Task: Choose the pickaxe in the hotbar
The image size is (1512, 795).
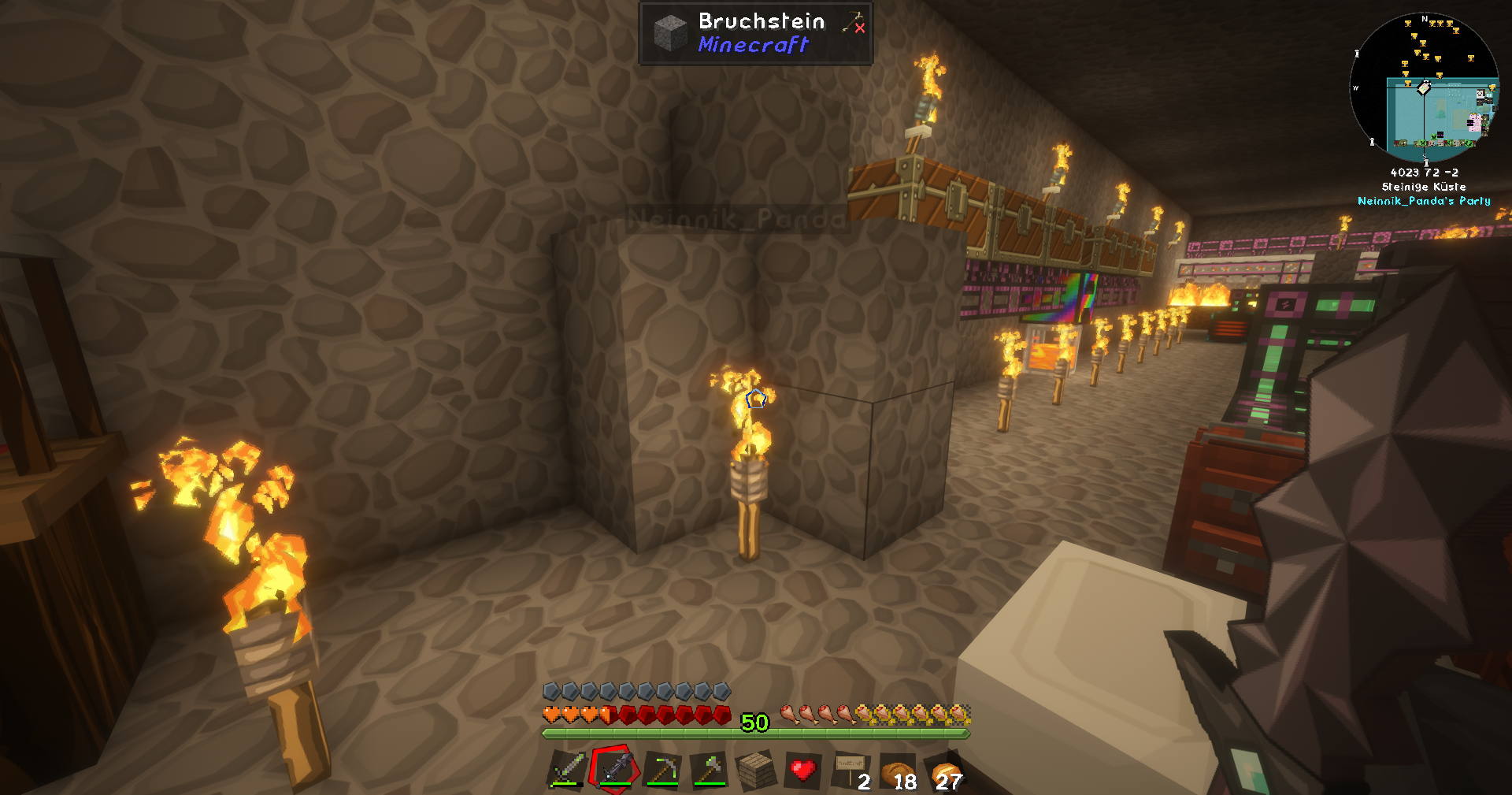Action: [x=662, y=770]
